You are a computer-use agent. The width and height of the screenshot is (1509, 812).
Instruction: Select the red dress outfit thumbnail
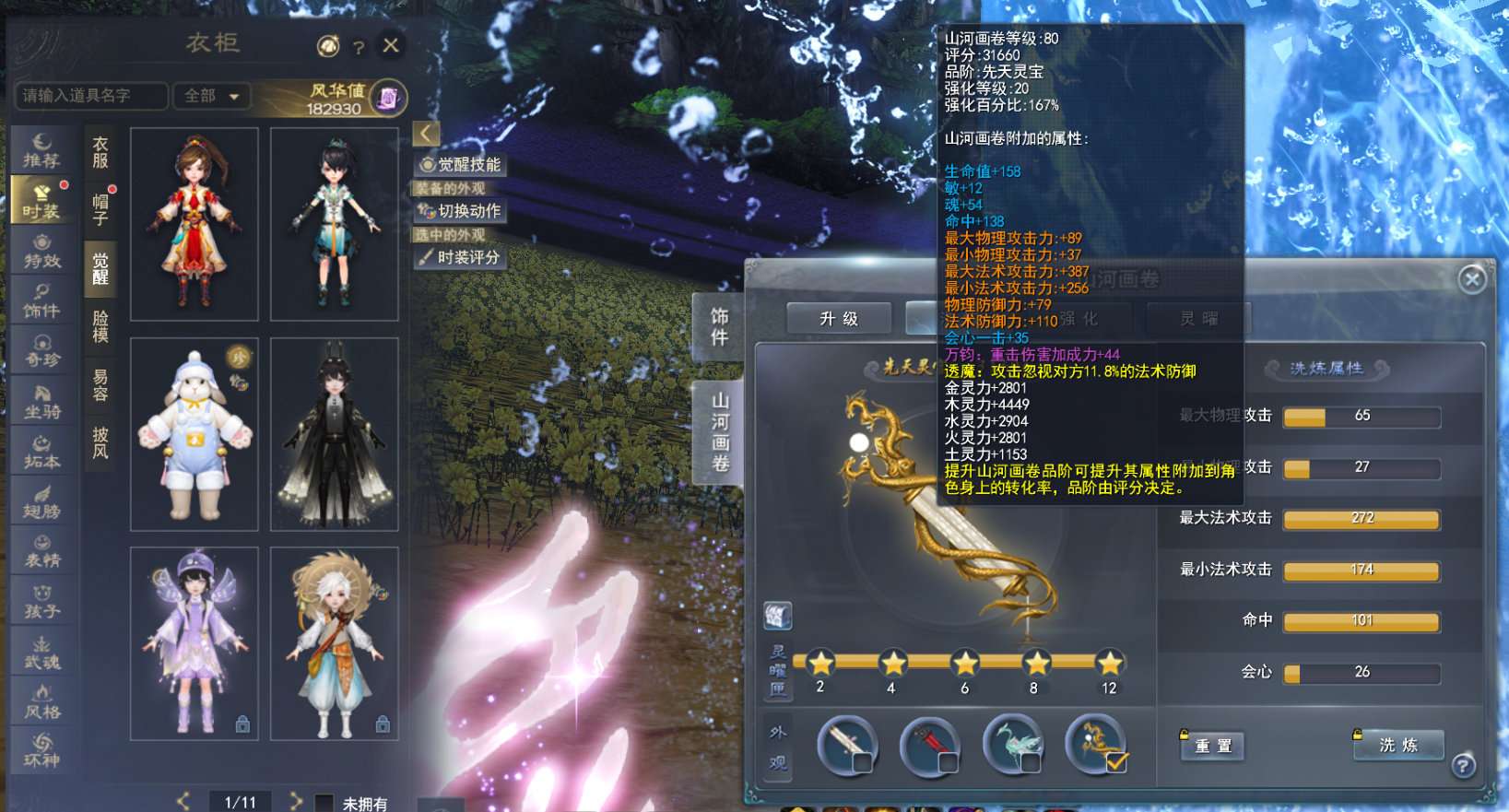[195, 224]
